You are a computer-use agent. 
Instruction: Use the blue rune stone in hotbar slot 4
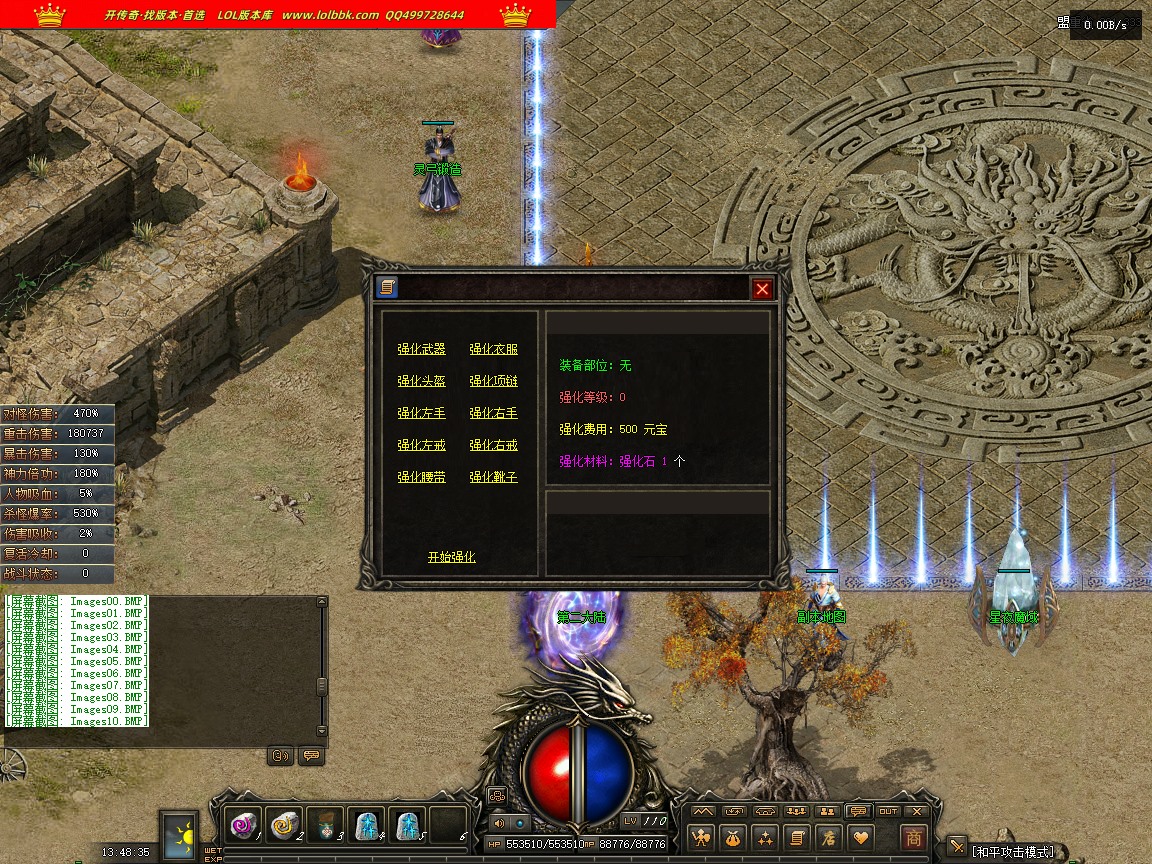coord(366,825)
